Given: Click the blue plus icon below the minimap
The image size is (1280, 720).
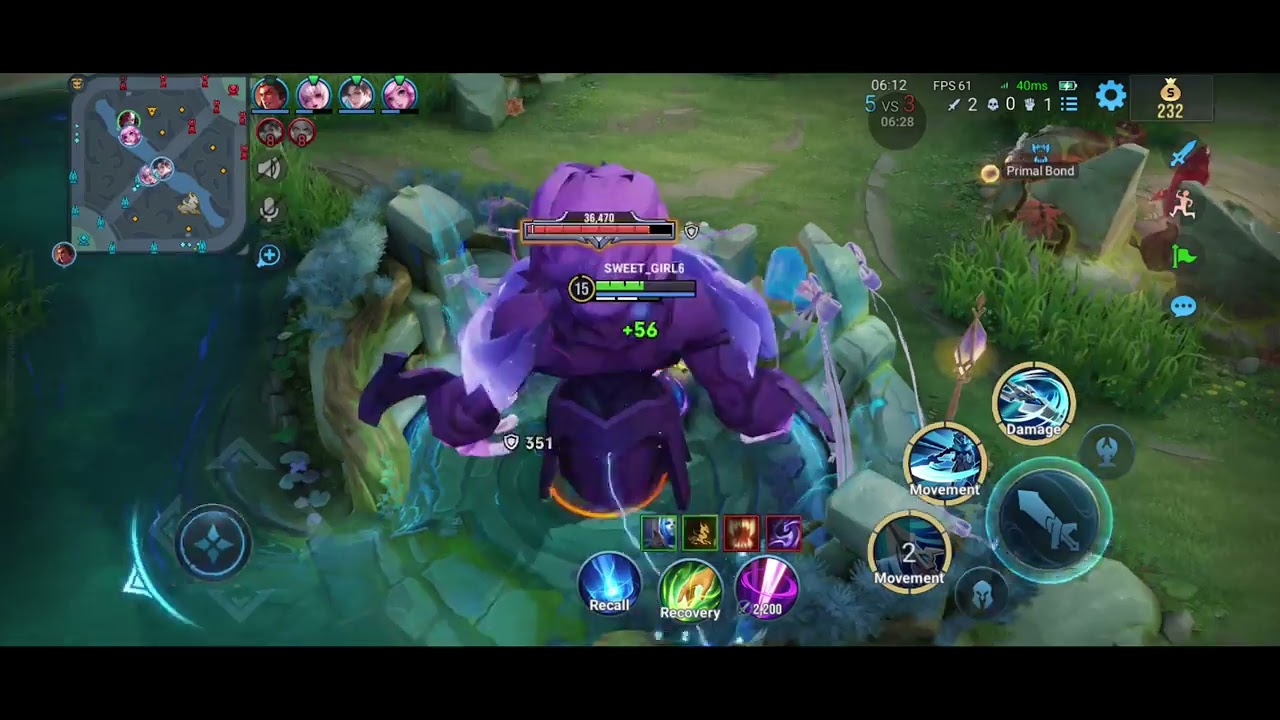Looking at the screenshot, I should click(x=269, y=256).
